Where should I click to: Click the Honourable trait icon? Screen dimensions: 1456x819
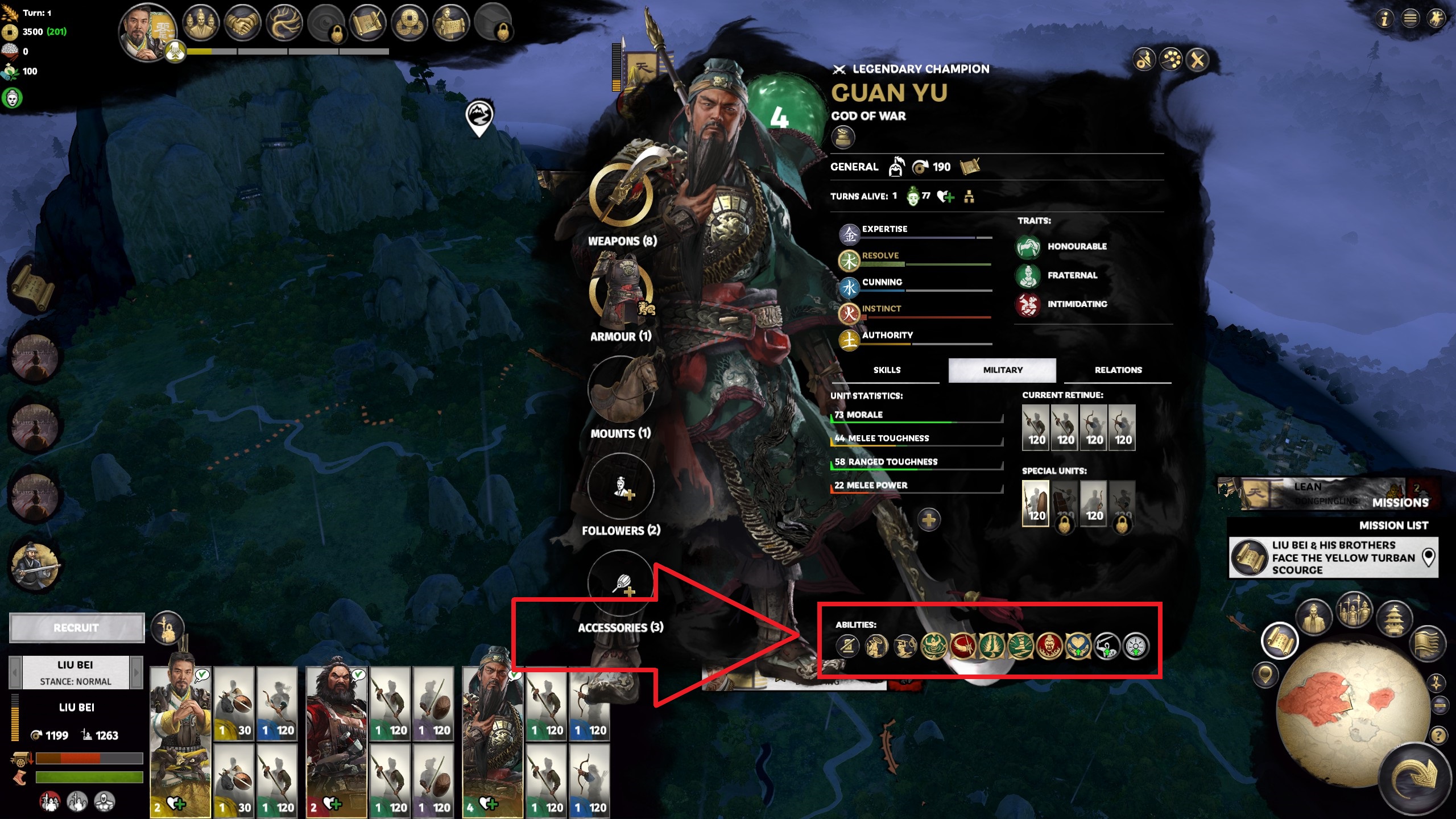(x=1028, y=247)
